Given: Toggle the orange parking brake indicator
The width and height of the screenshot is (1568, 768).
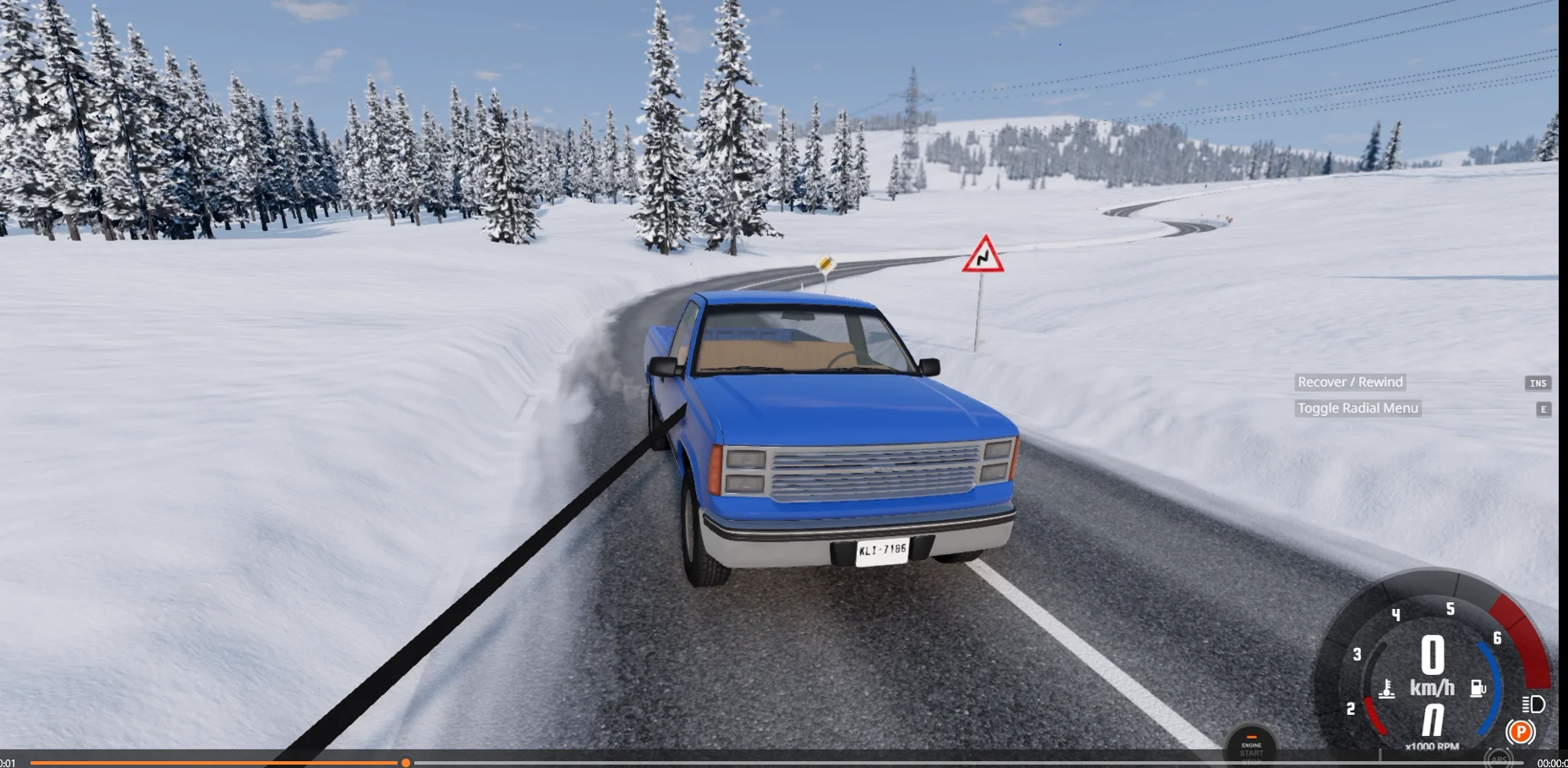Looking at the screenshot, I should [1520, 732].
